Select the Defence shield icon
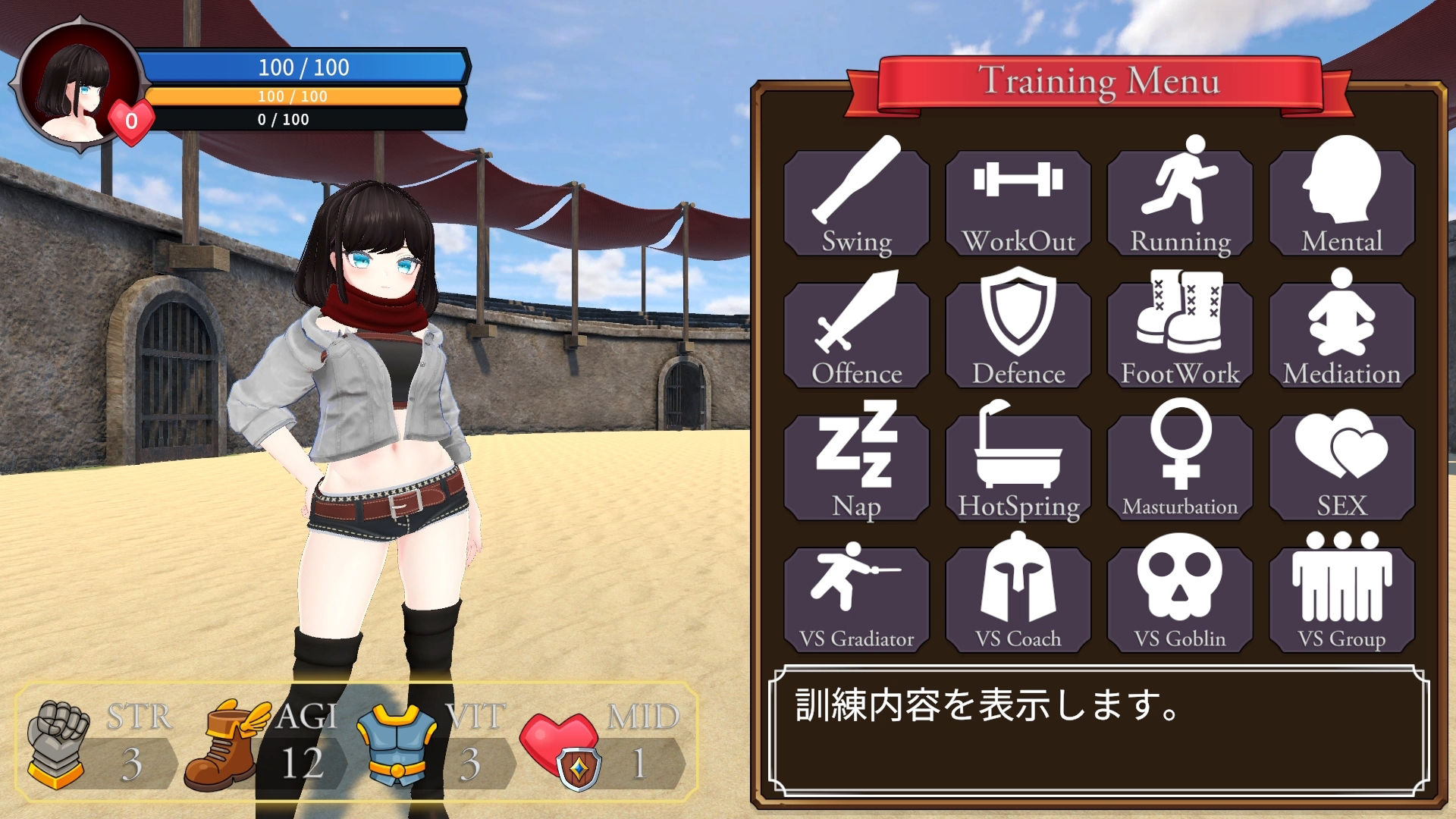This screenshot has width=1456, height=819. 1018,331
